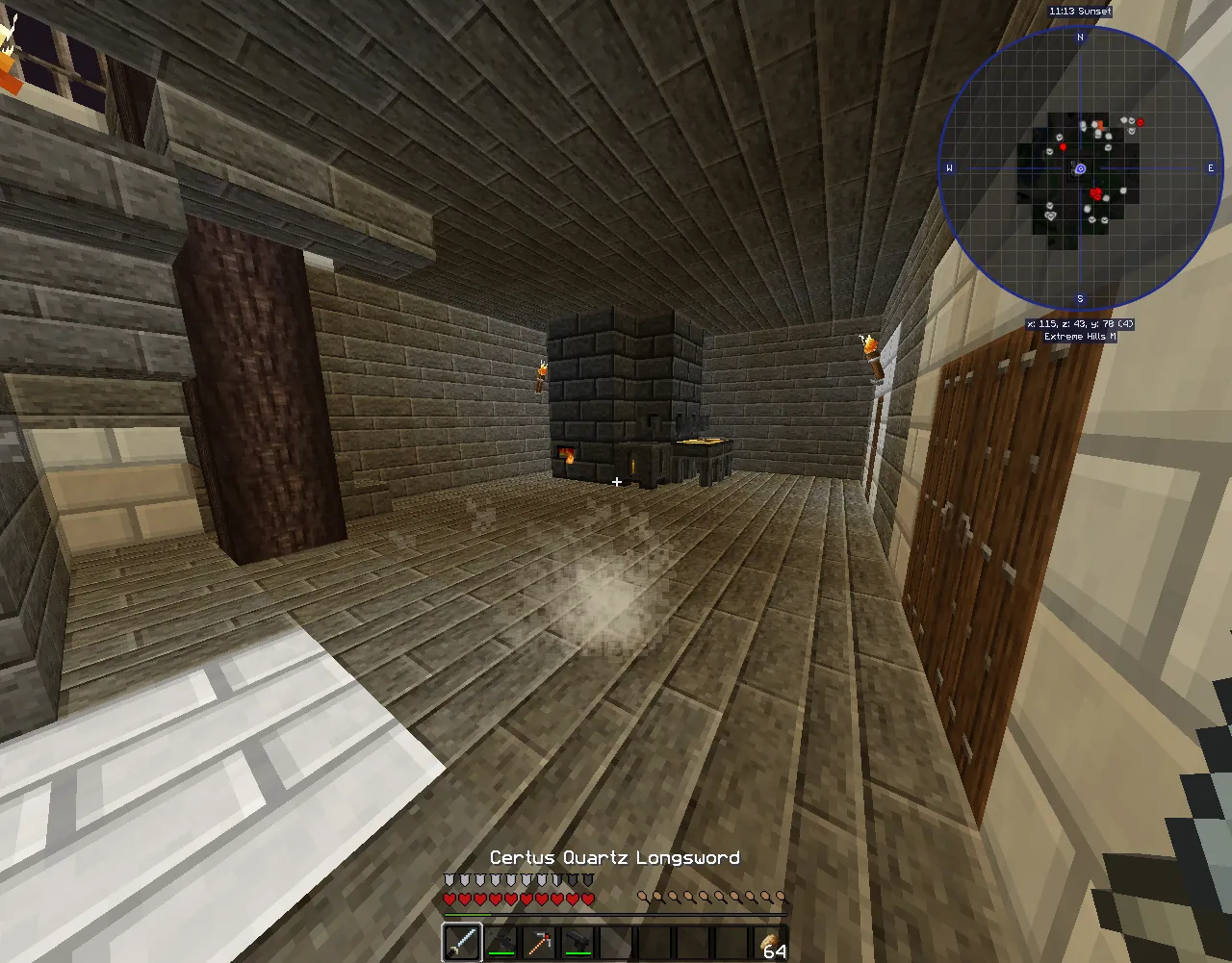Click the x: 115 coordinates text under the minimap

pyautogui.click(x=1080, y=325)
